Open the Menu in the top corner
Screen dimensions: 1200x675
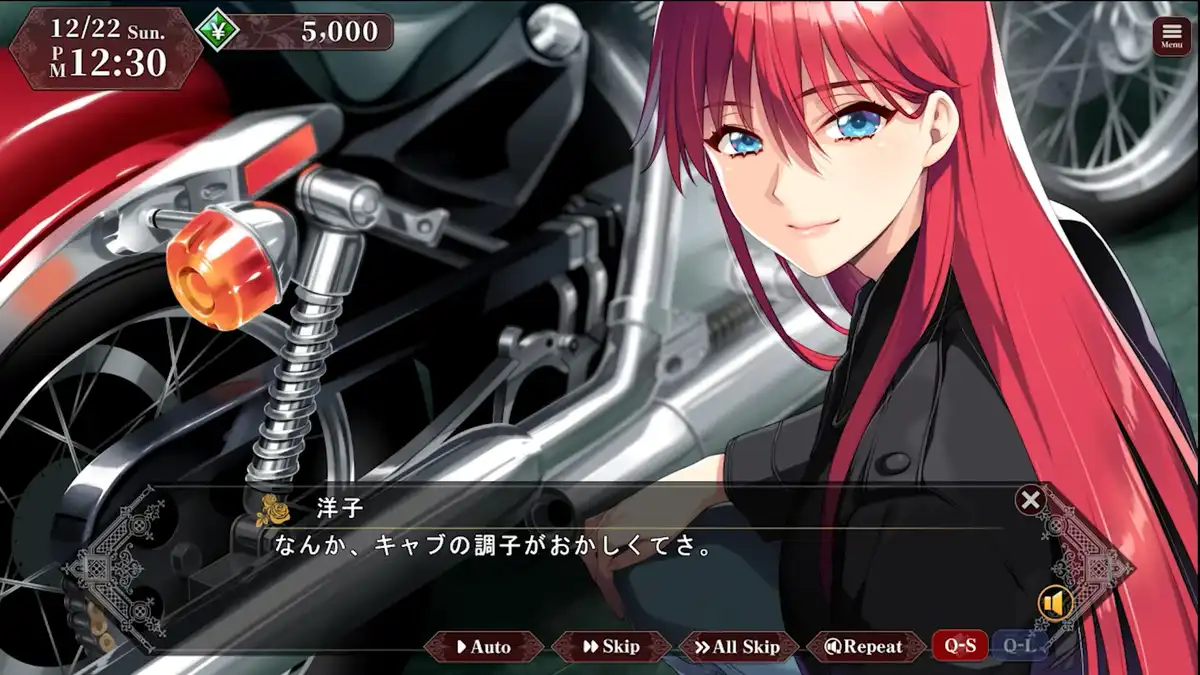pos(1171,35)
